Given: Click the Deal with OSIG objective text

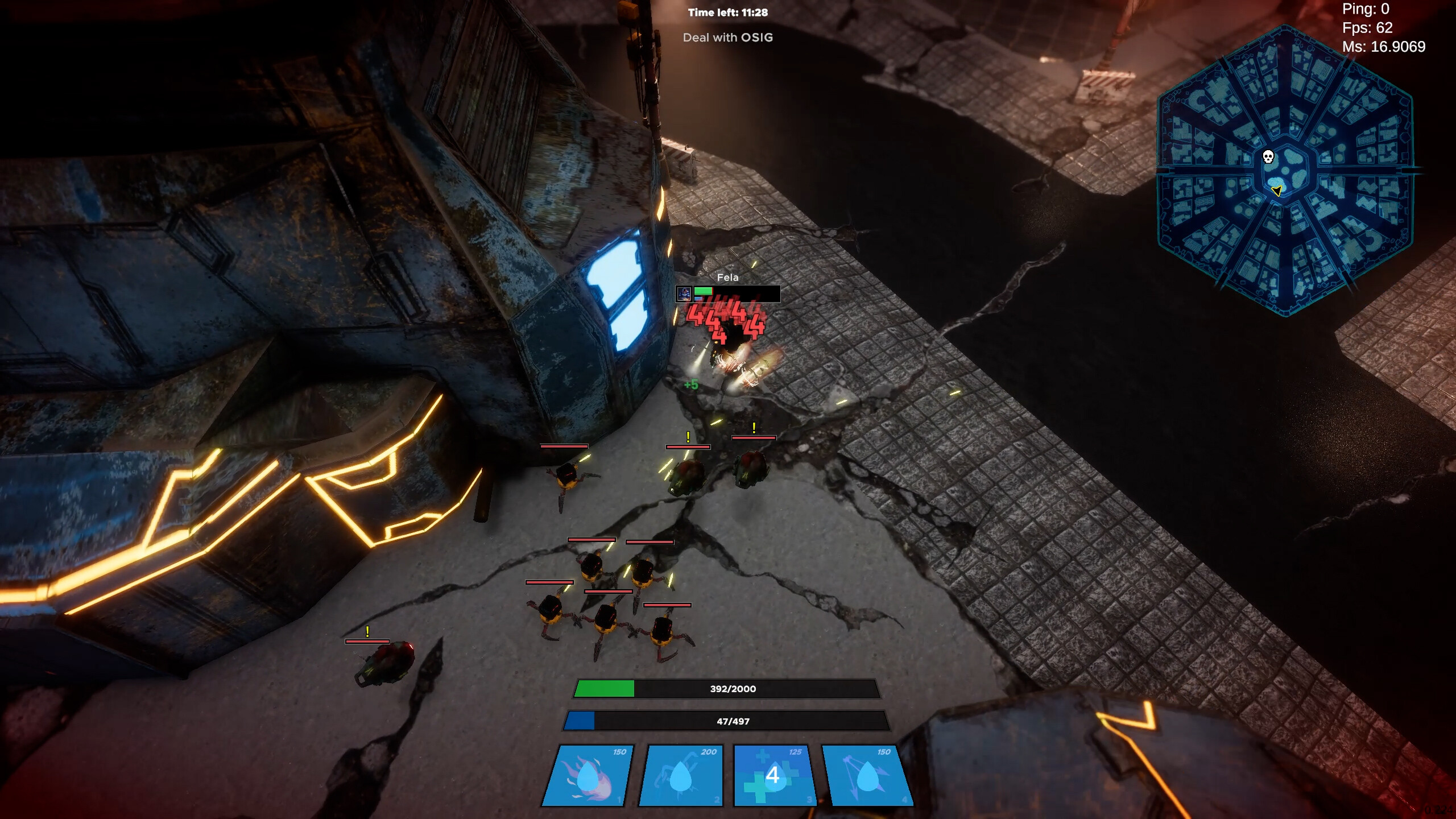Looking at the screenshot, I should (727, 38).
